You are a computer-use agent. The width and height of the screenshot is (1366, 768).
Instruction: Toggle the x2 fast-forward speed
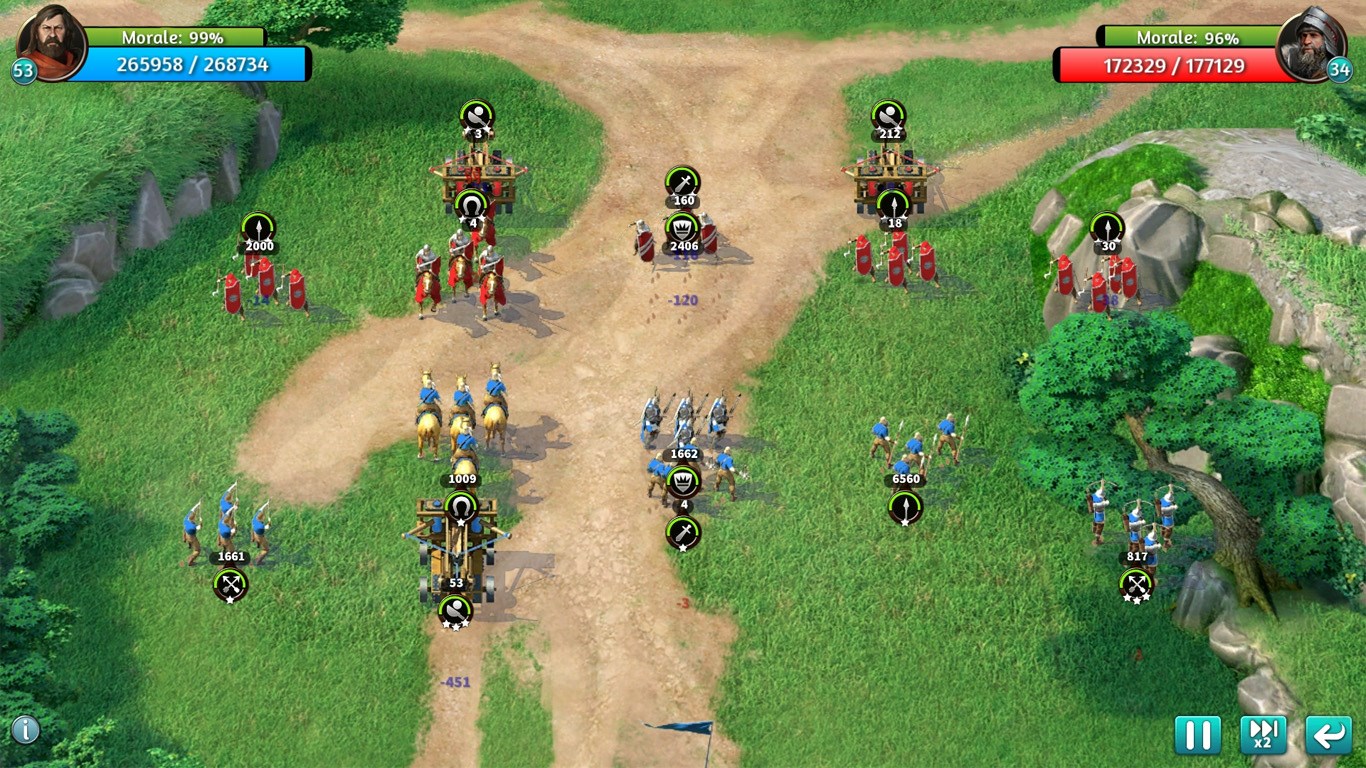[x=1263, y=735]
